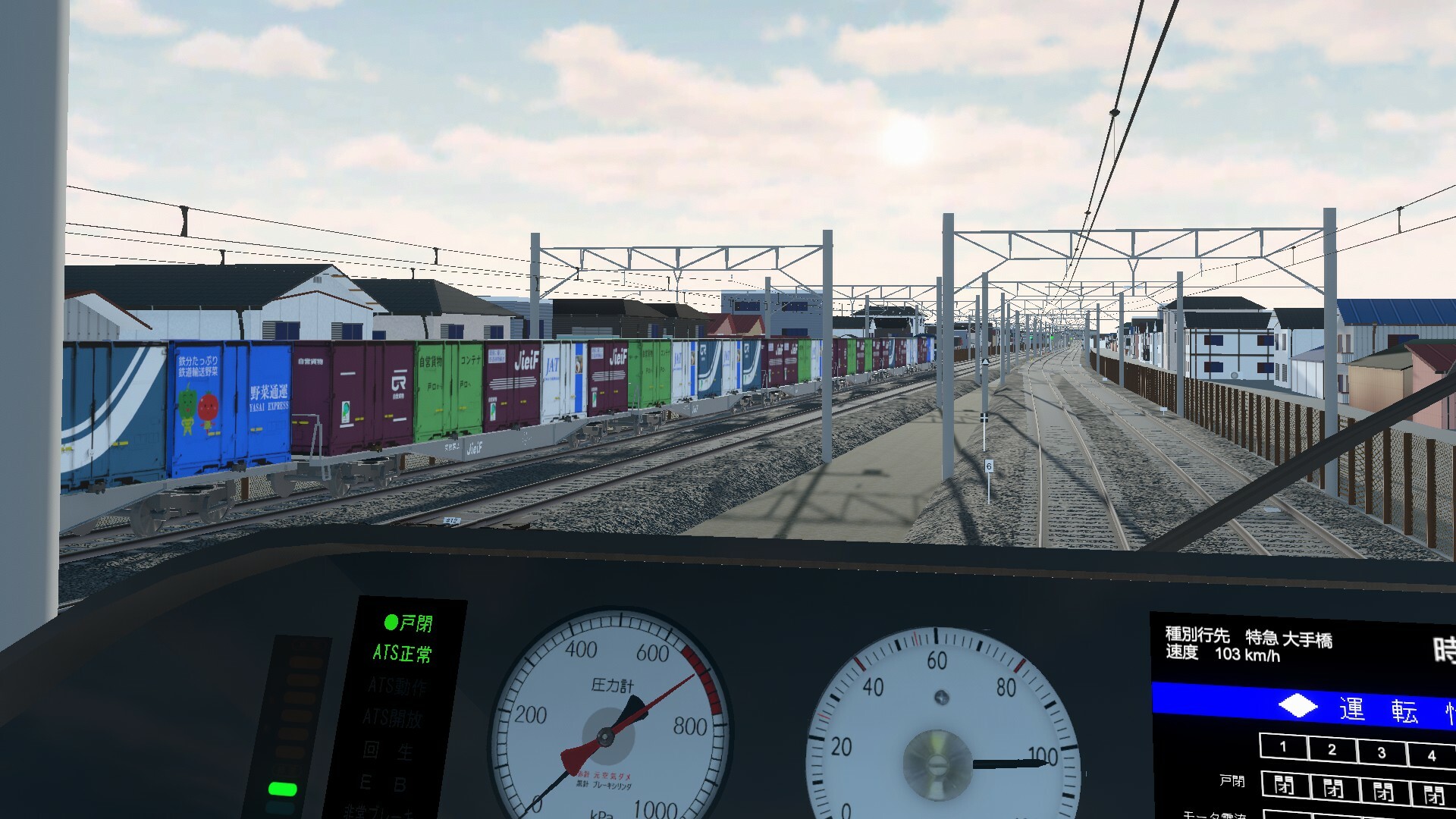Click the lit ATS正常 status lamp
This screenshot has height=819, width=1456.
(402, 652)
